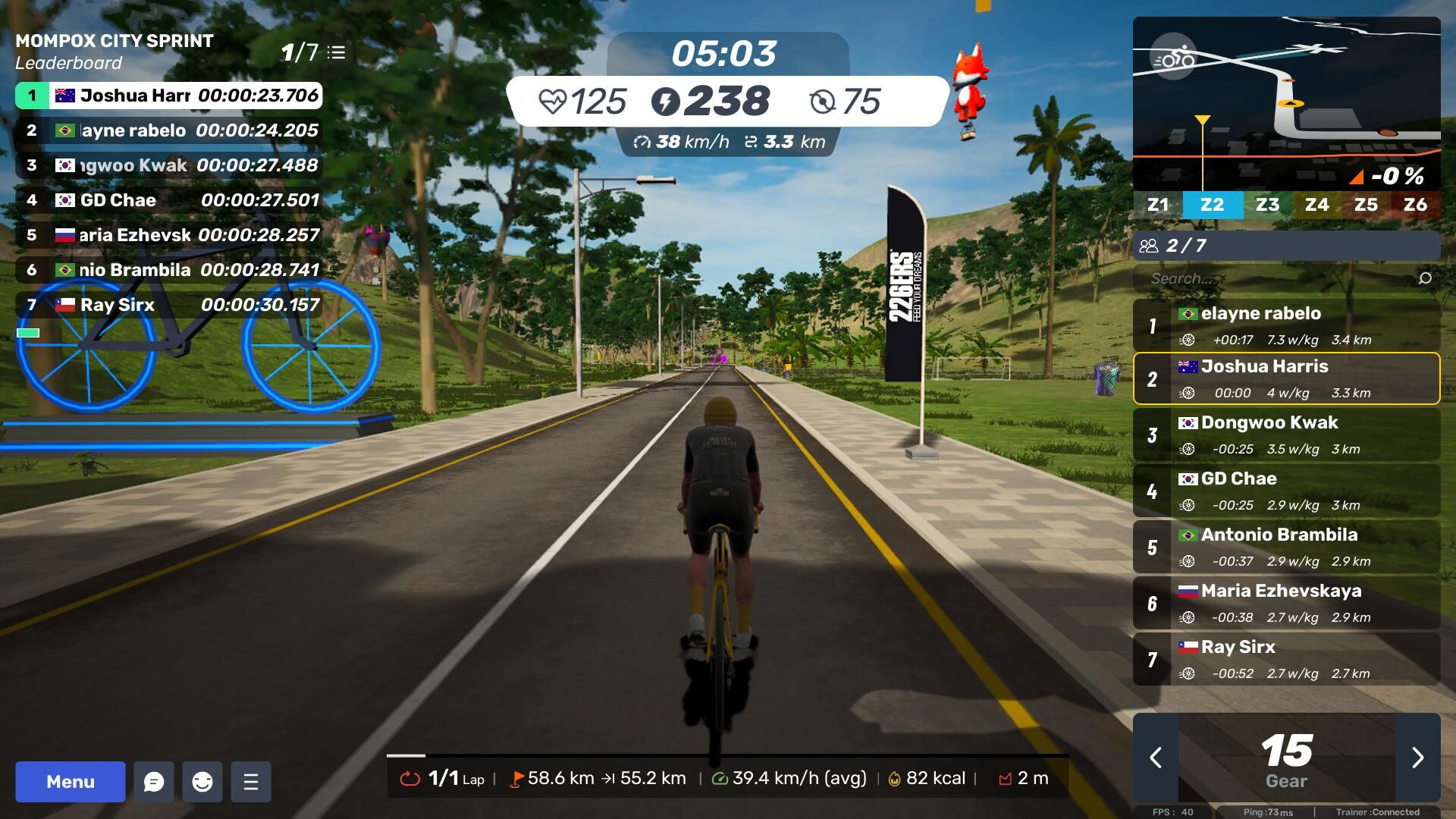1456x819 pixels.
Task: Shift gear down with left arrow
Action: click(x=1156, y=758)
